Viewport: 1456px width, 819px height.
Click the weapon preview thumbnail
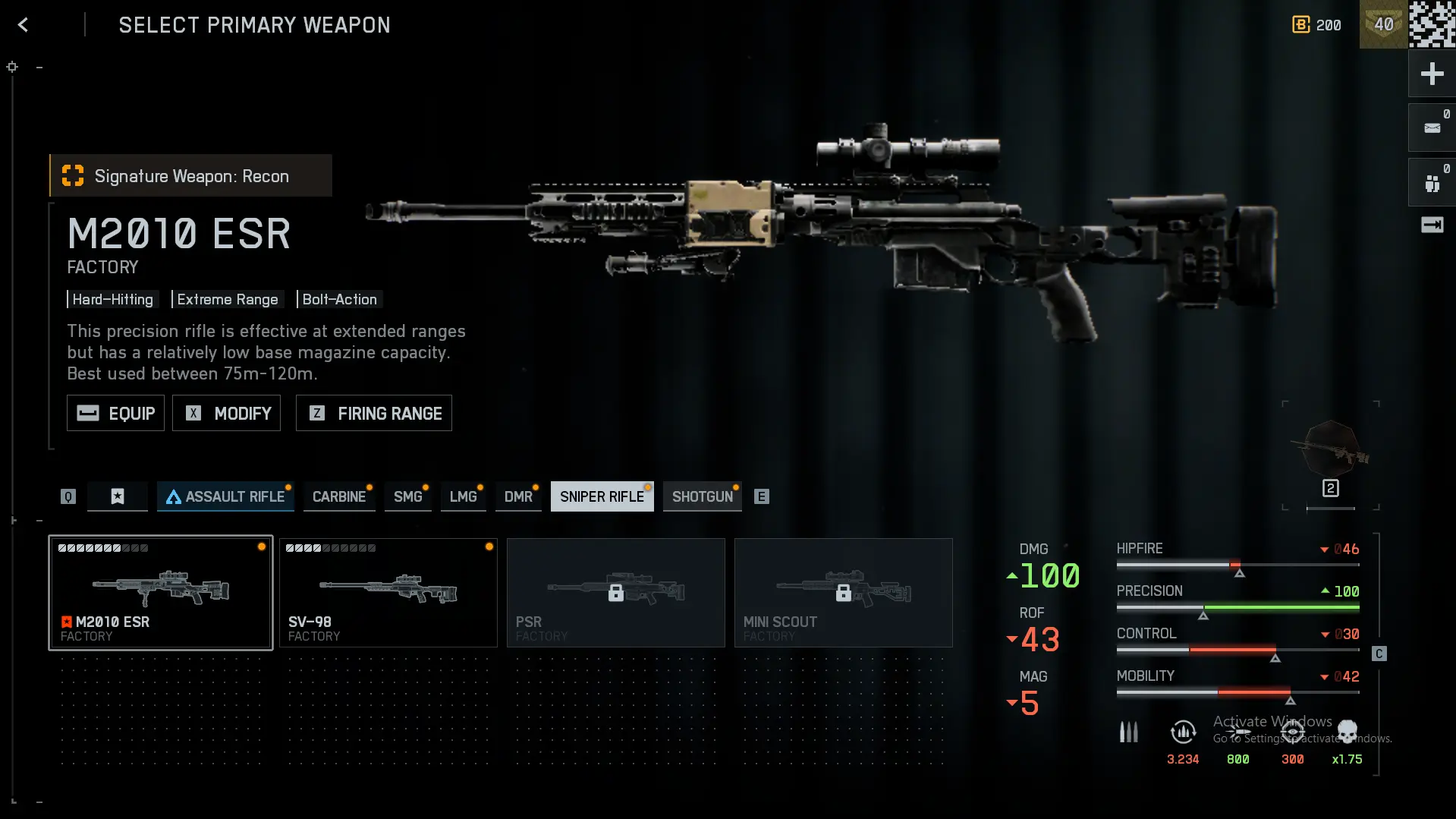pos(1331,453)
